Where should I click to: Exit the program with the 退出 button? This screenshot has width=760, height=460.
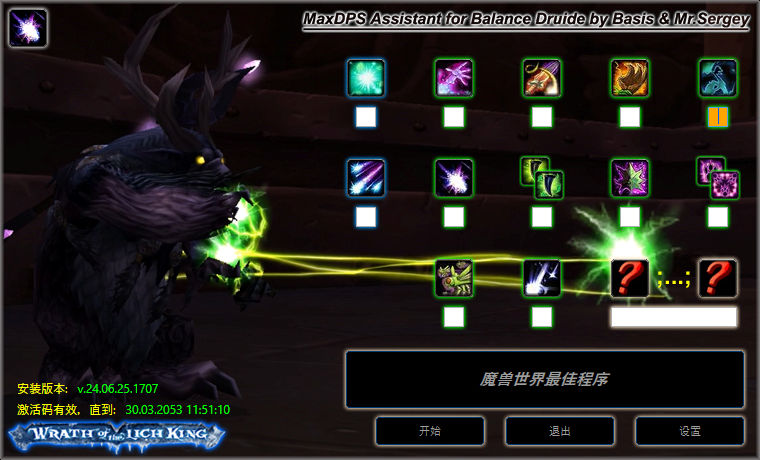pyautogui.click(x=560, y=431)
